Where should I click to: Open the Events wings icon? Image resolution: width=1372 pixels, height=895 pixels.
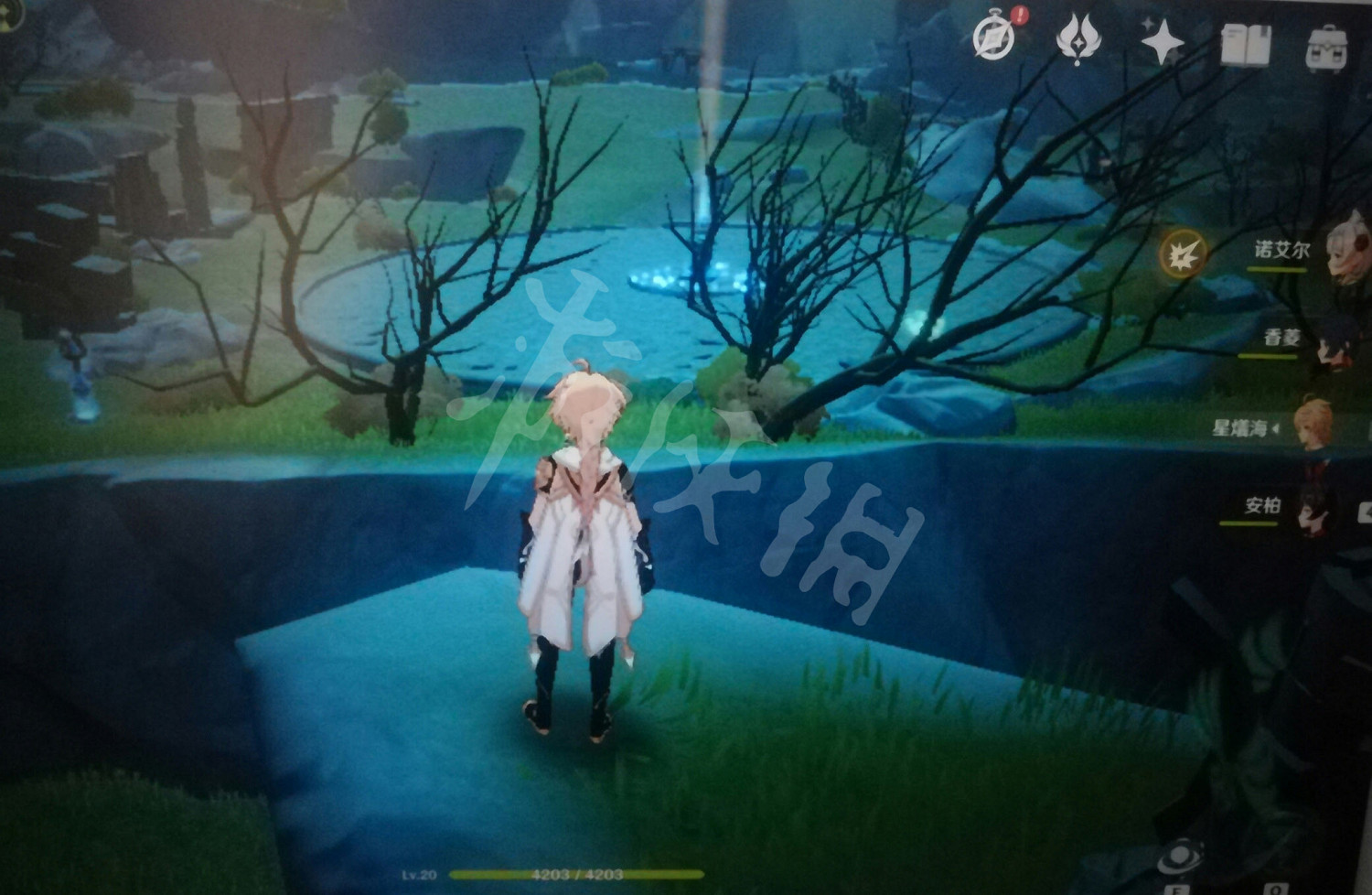click(x=1077, y=37)
